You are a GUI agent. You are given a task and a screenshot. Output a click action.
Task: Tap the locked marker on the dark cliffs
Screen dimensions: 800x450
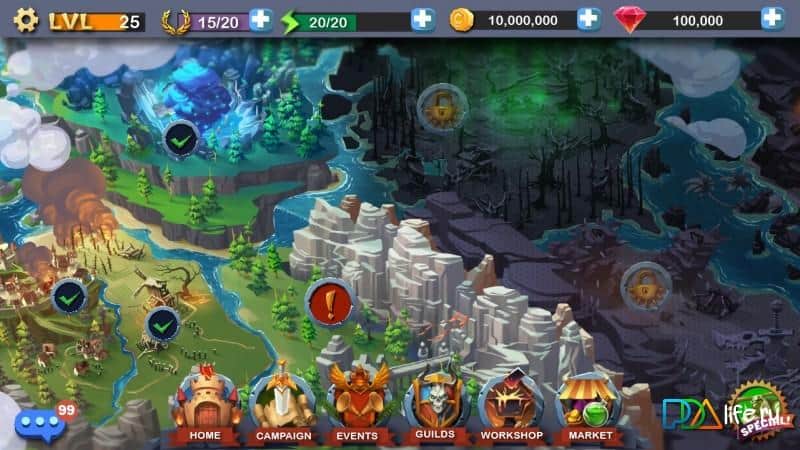[x=645, y=286]
